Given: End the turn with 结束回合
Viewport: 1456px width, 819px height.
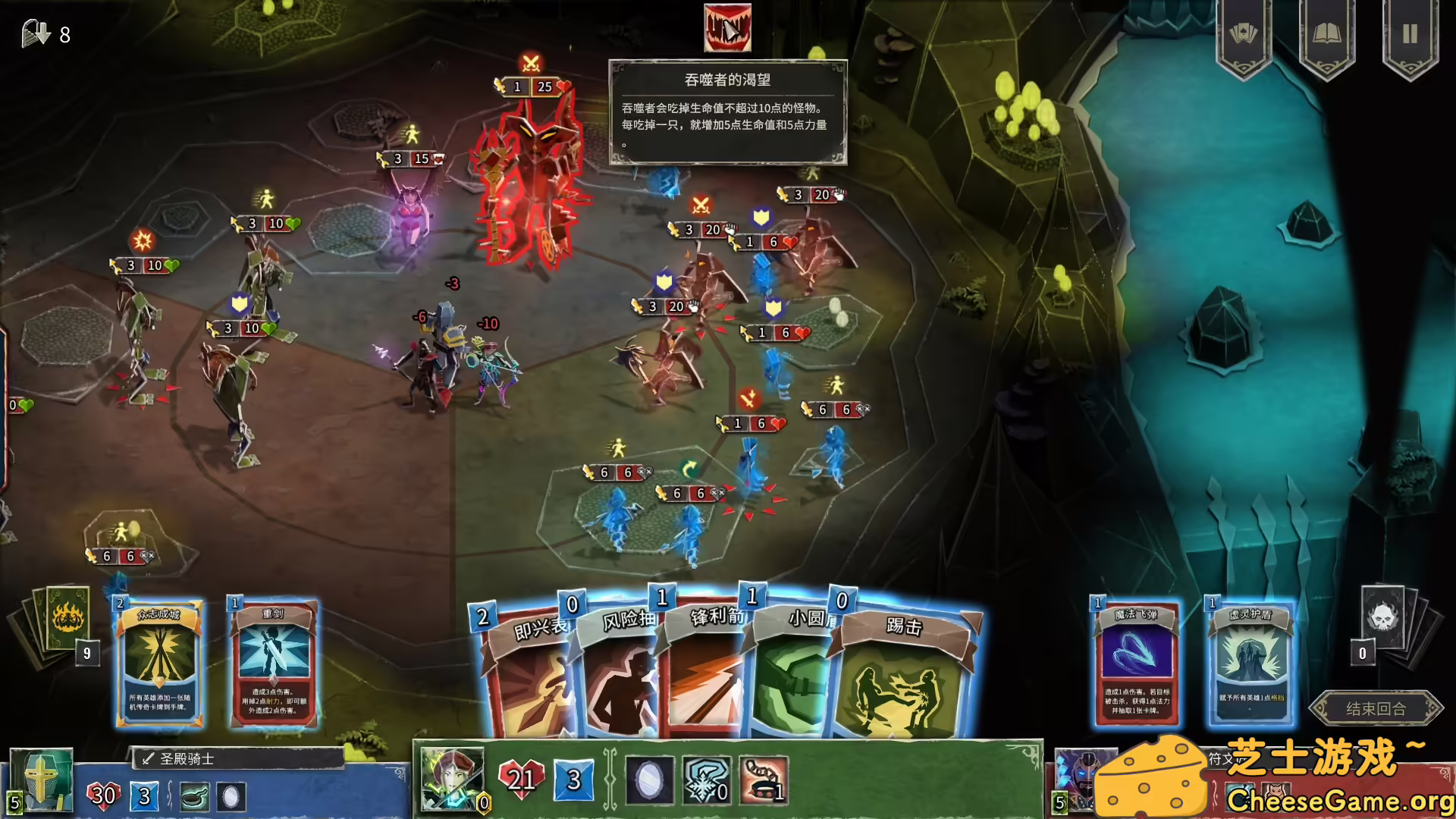Looking at the screenshot, I should click(1376, 708).
